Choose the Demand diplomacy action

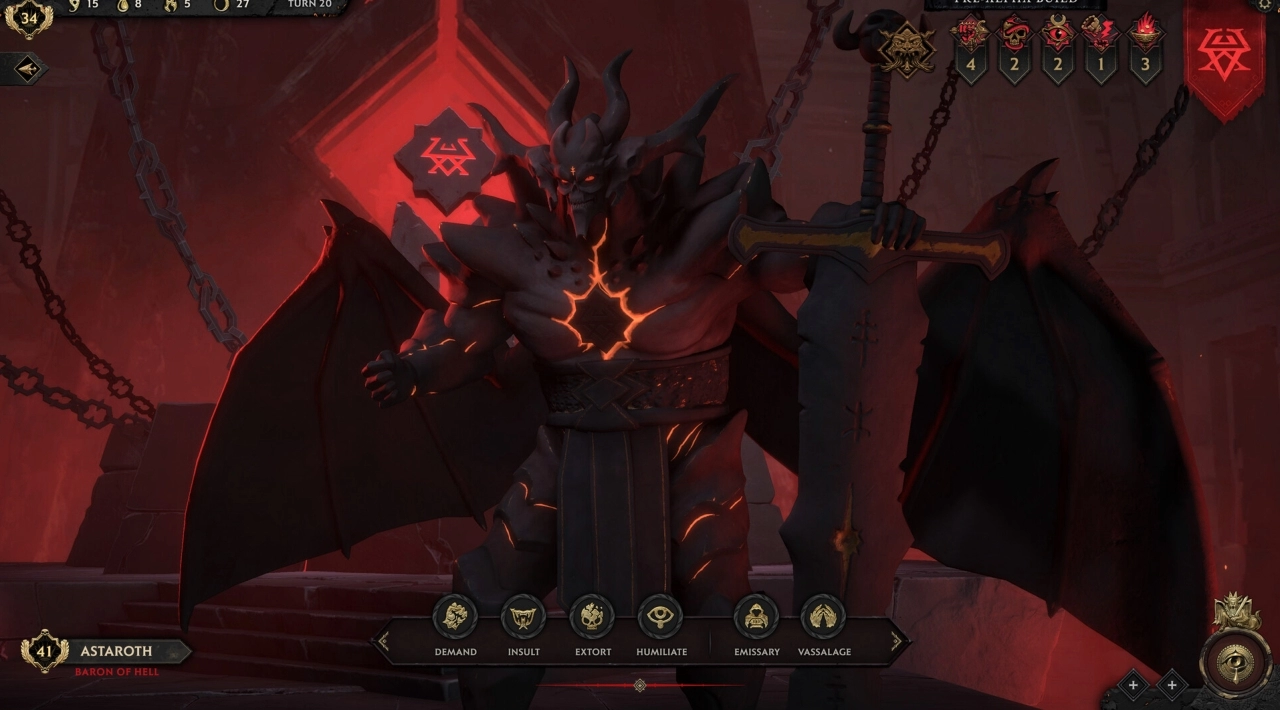(x=455, y=617)
